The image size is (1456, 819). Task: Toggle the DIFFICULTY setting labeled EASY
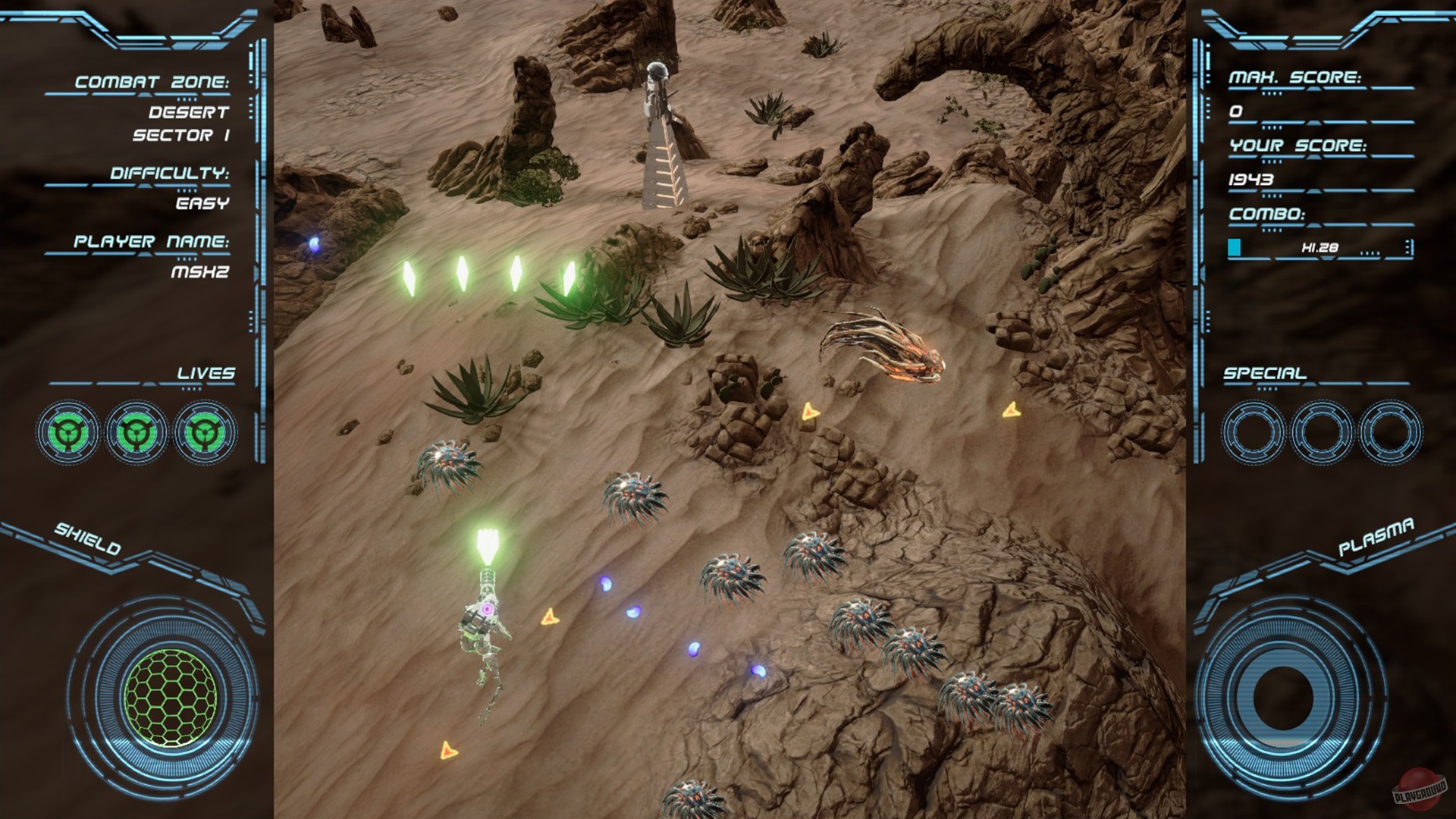[201, 203]
